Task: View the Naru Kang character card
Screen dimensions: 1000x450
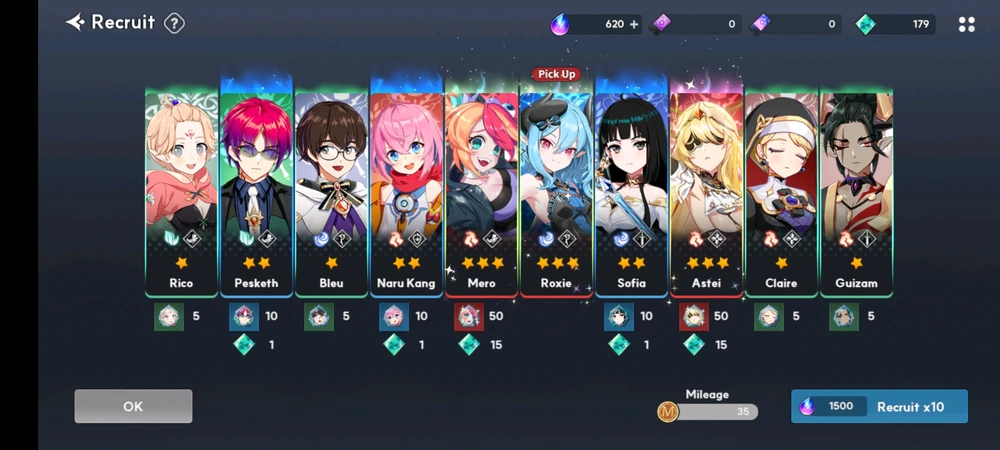Action: click(406, 190)
